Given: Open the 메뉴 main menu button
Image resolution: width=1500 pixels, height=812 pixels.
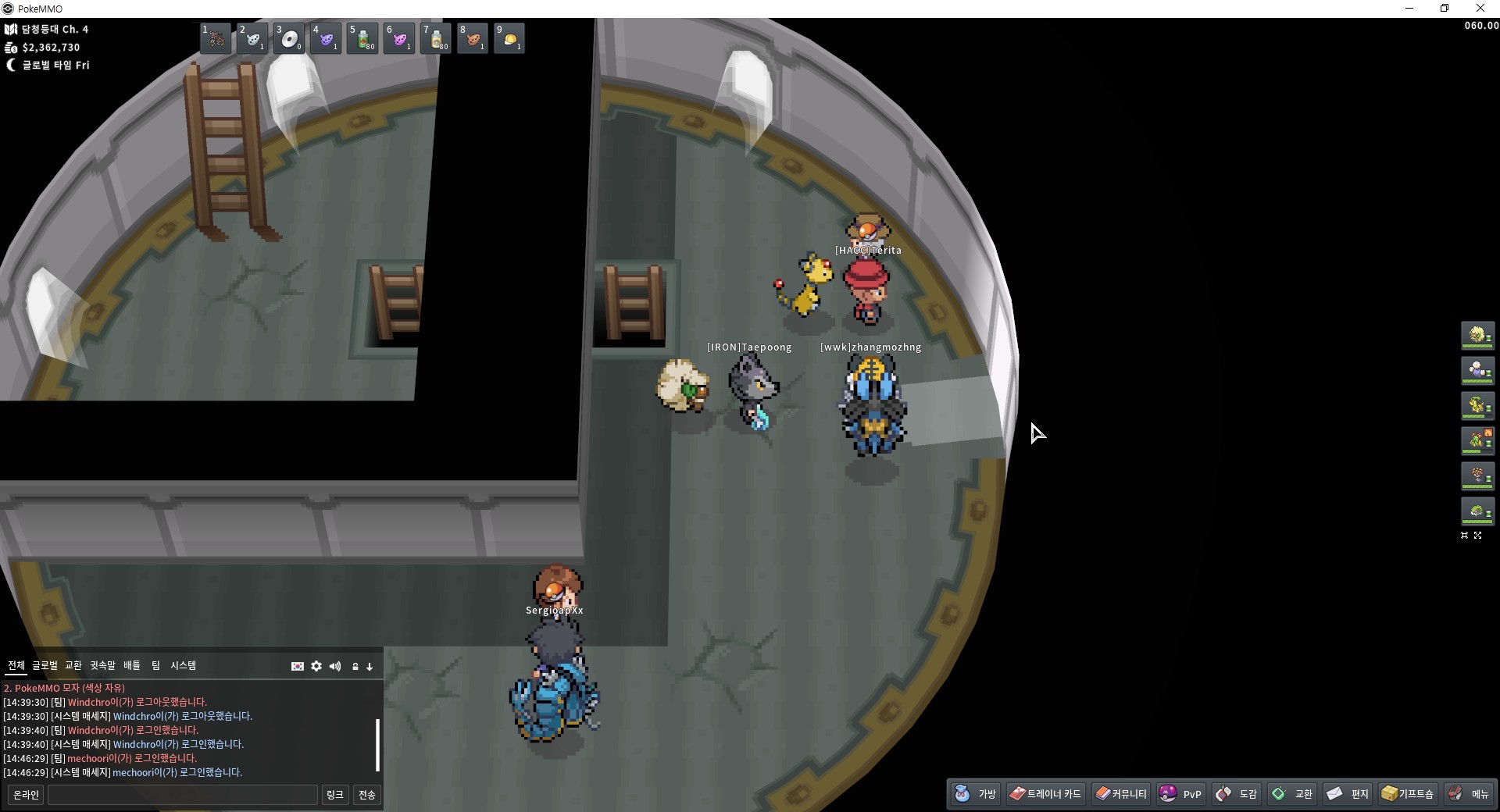Looking at the screenshot, I should (1469, 794).
